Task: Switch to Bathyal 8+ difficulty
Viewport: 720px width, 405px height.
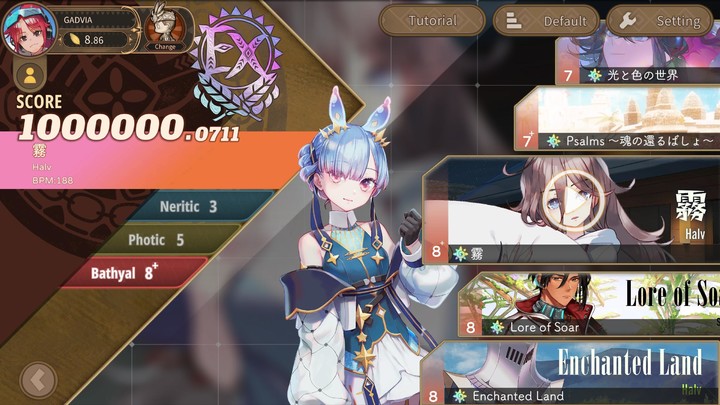Action: (125, 272)
